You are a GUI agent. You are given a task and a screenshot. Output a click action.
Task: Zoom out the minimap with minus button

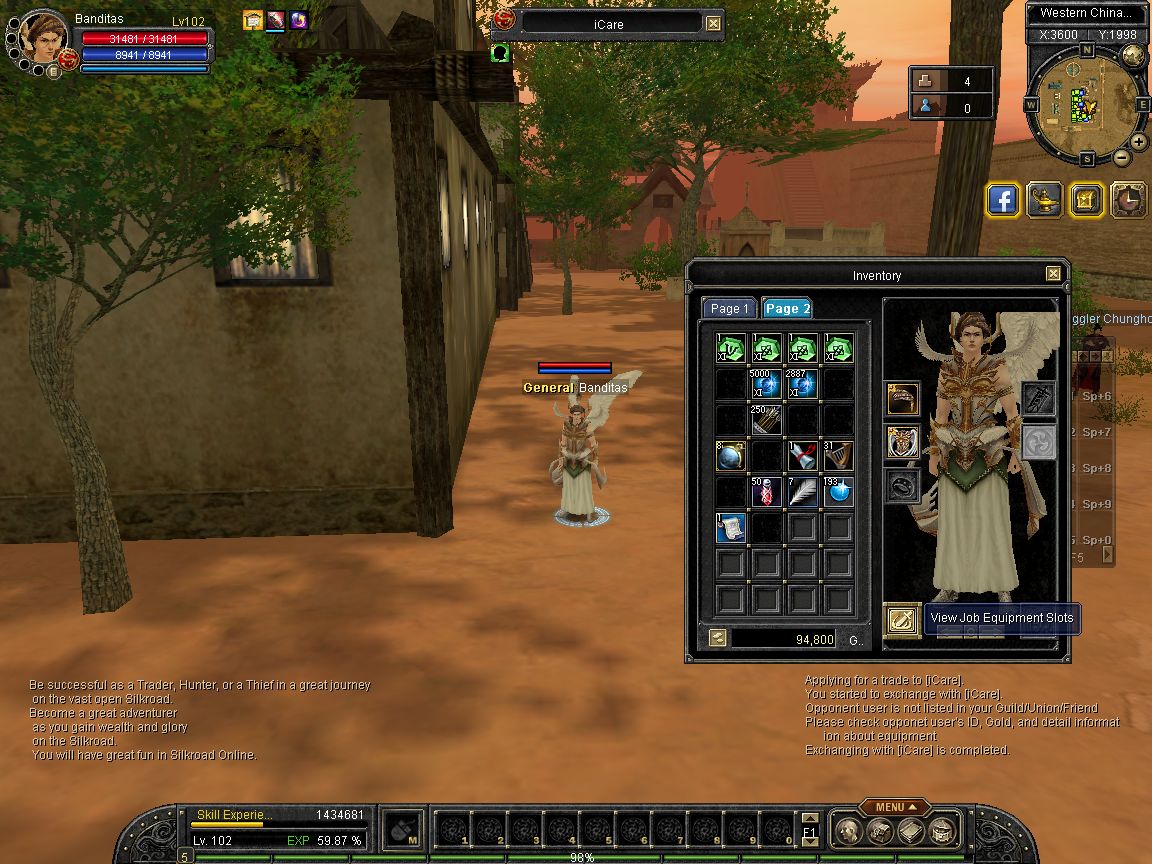pos(1121,158)
